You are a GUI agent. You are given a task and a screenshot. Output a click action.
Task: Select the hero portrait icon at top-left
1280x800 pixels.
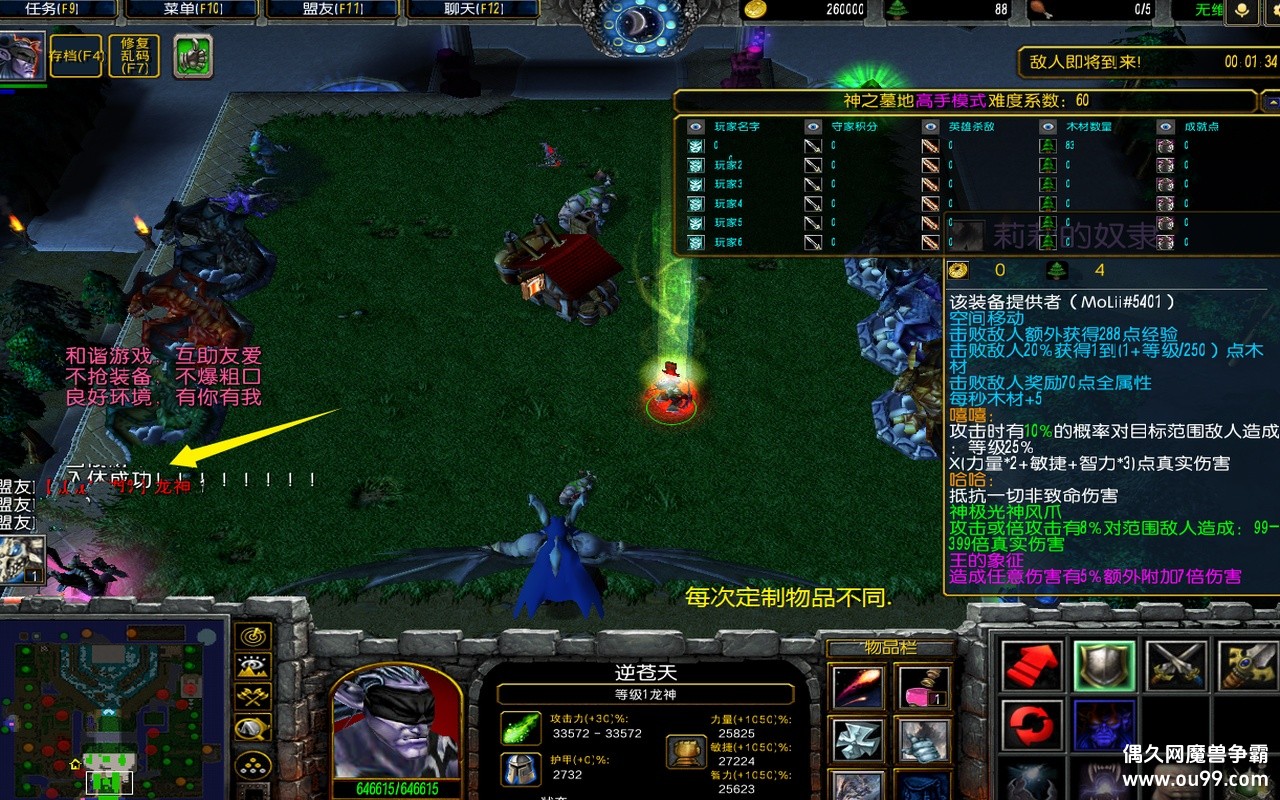point(22,56)
